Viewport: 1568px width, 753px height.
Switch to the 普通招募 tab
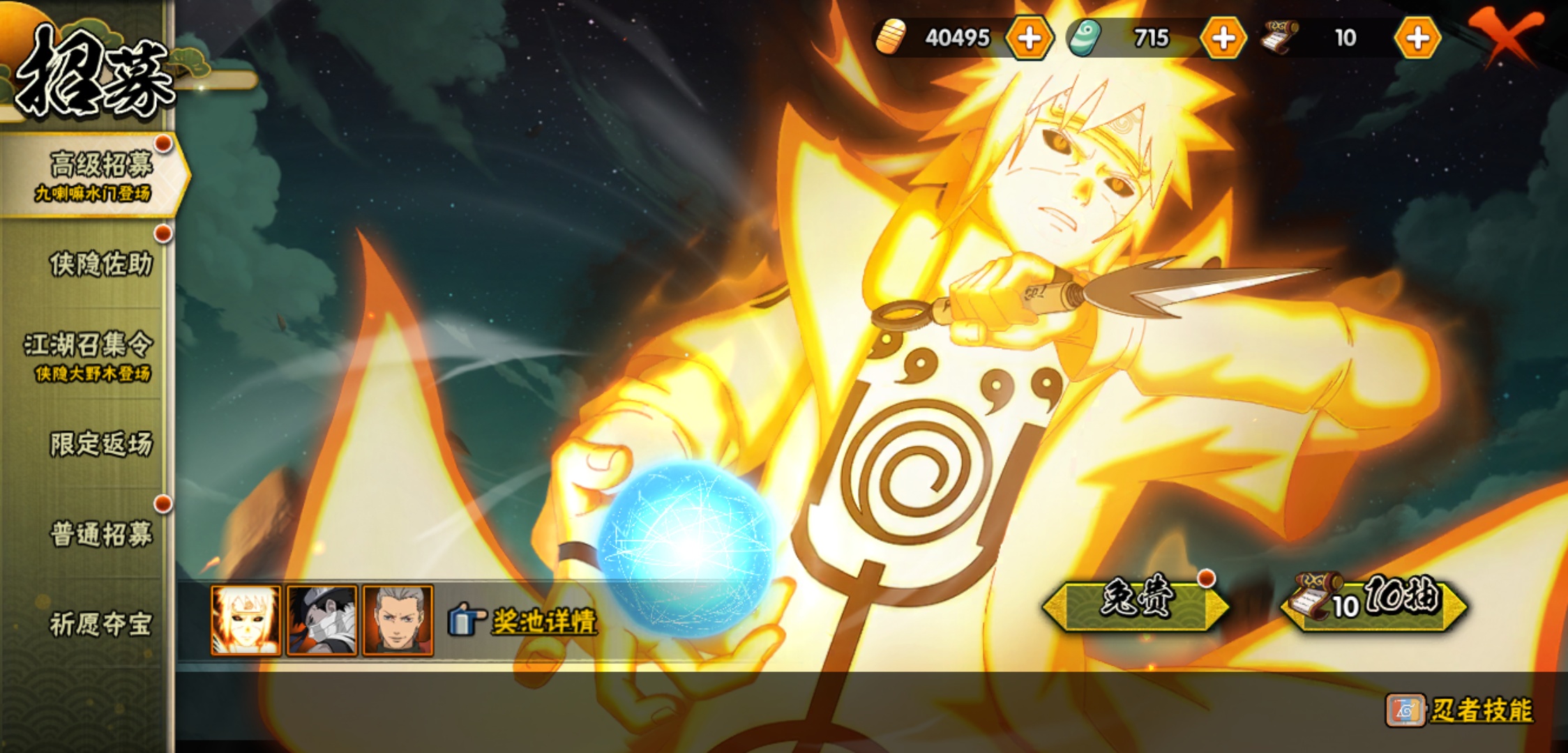point(100,534)
